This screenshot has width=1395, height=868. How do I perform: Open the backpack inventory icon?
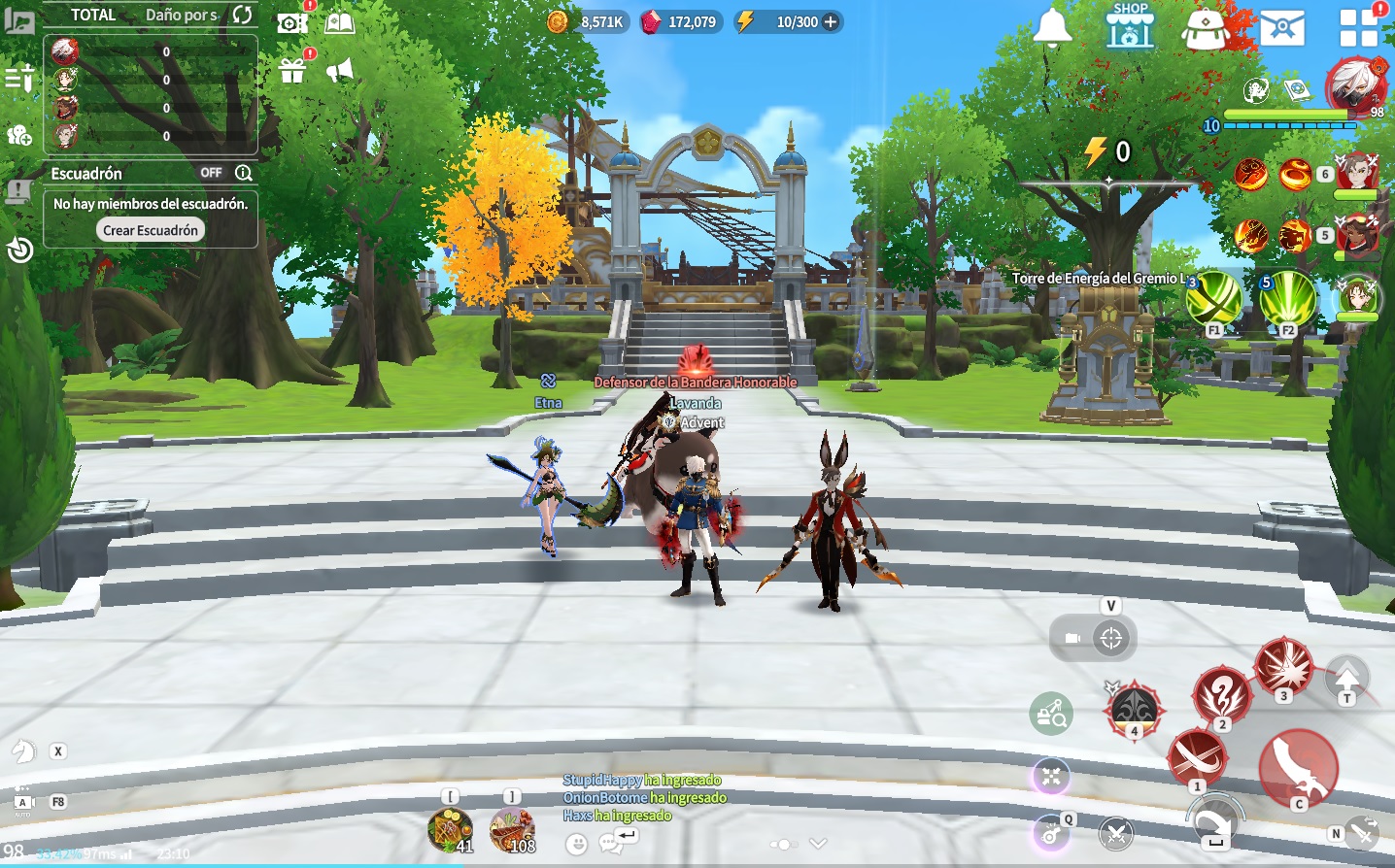coord(1206,28)
